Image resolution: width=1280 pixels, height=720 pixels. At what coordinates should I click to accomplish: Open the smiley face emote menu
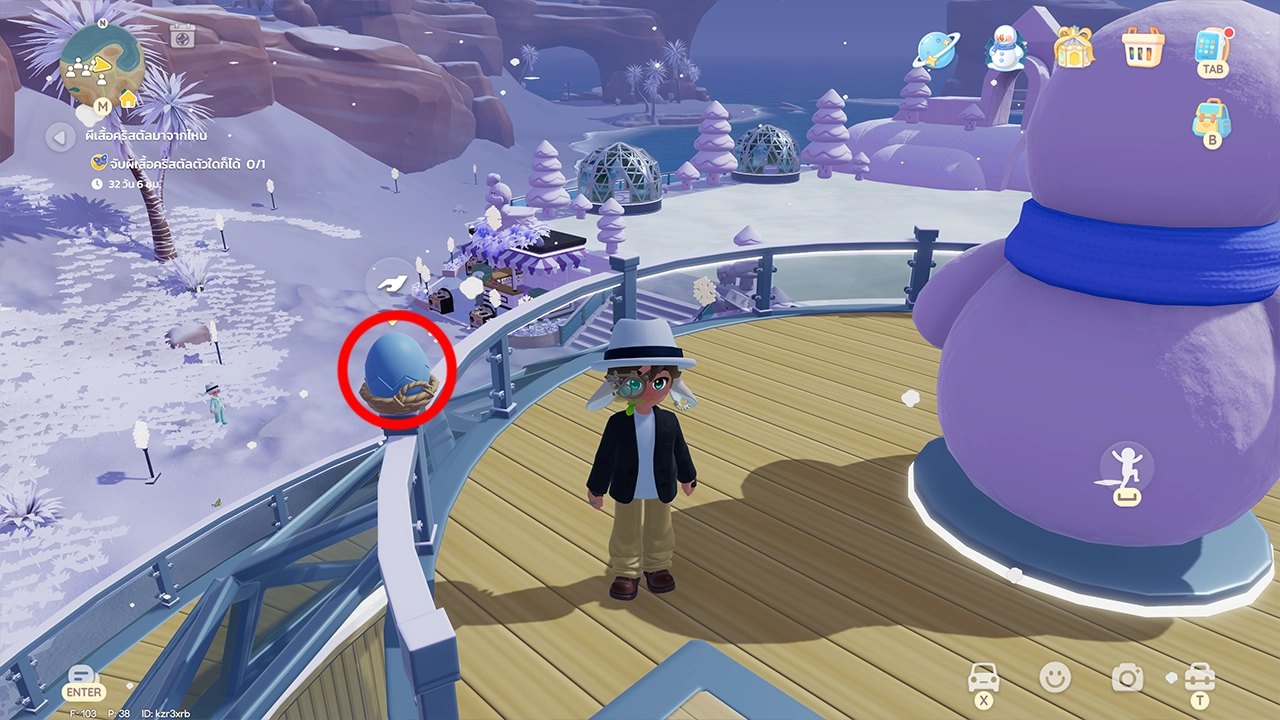1054,677
